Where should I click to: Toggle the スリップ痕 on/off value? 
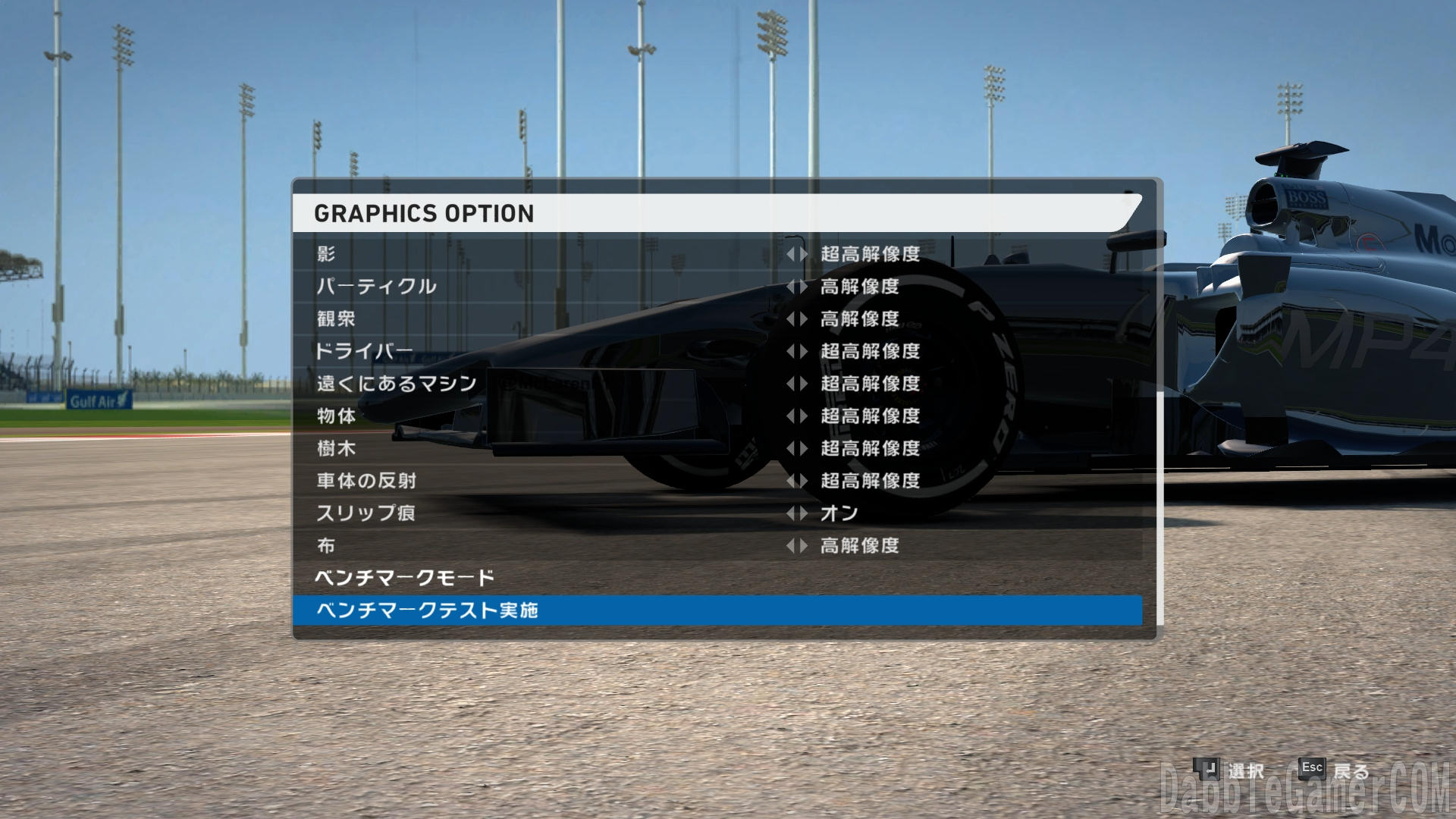click(839, 513)
